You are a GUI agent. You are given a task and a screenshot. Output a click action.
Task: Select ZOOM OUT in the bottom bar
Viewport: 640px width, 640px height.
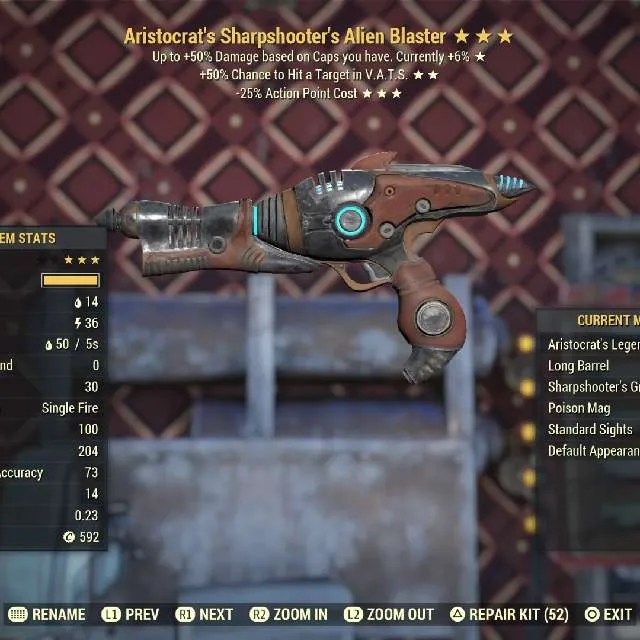388,614
